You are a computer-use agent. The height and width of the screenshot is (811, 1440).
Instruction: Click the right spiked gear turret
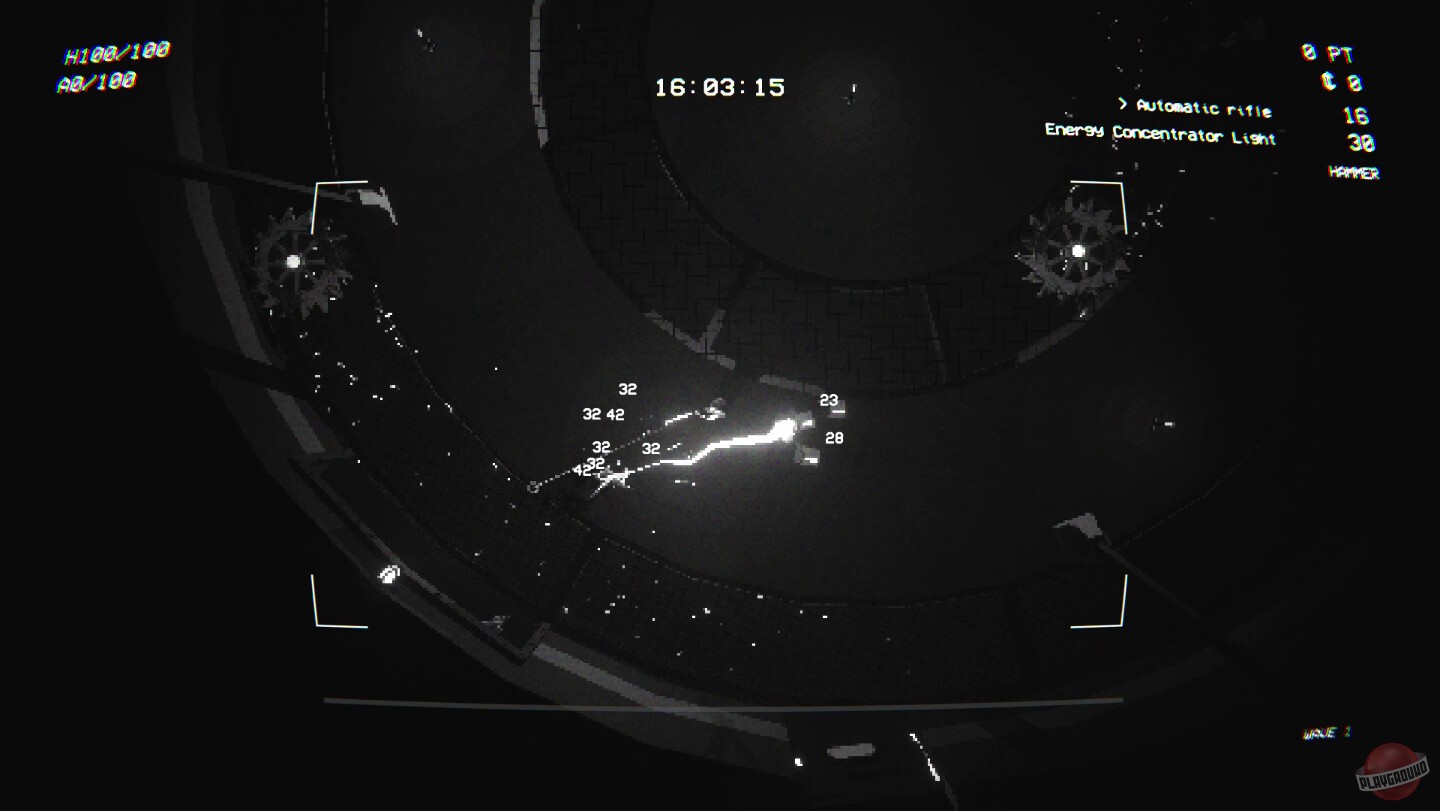[1077, 250]
